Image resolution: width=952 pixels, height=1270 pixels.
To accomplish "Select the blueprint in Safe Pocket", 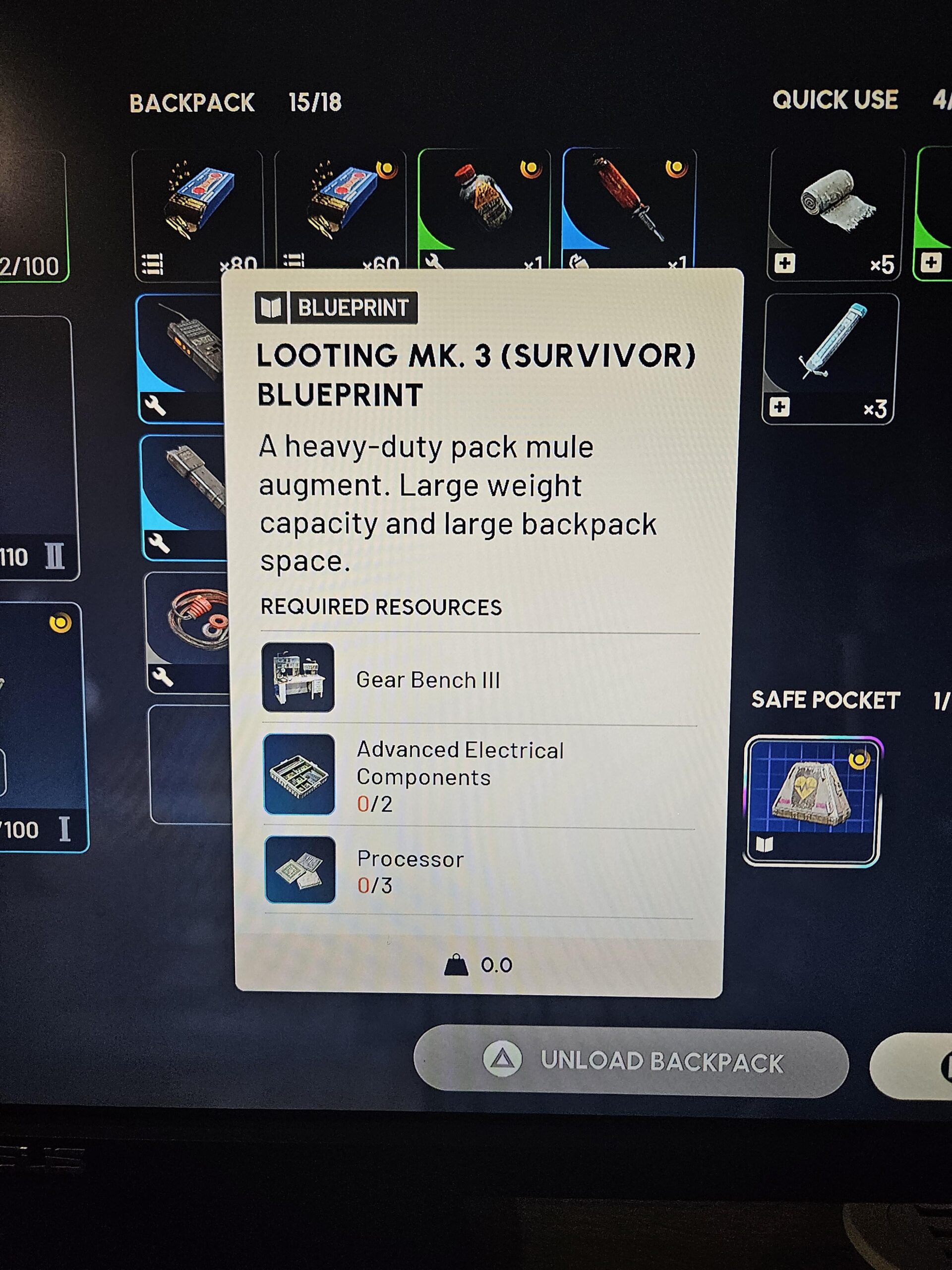I will [x=811, y=801].
